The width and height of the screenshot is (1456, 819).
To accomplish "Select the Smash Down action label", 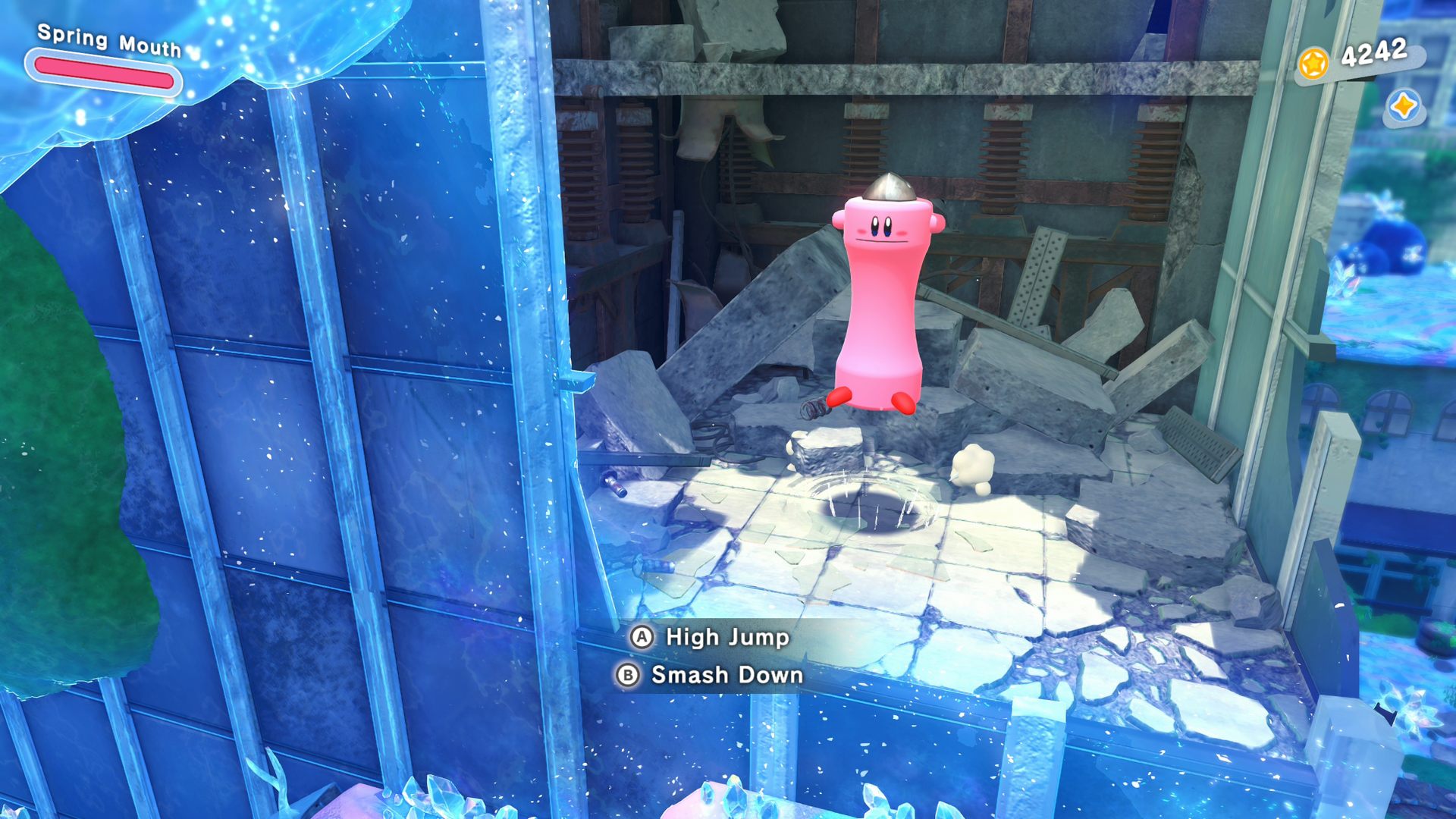I will point(728,676).
